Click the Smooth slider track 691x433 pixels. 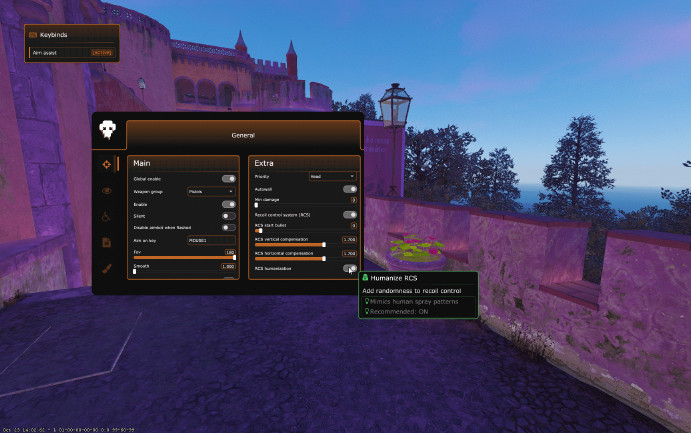184,272
